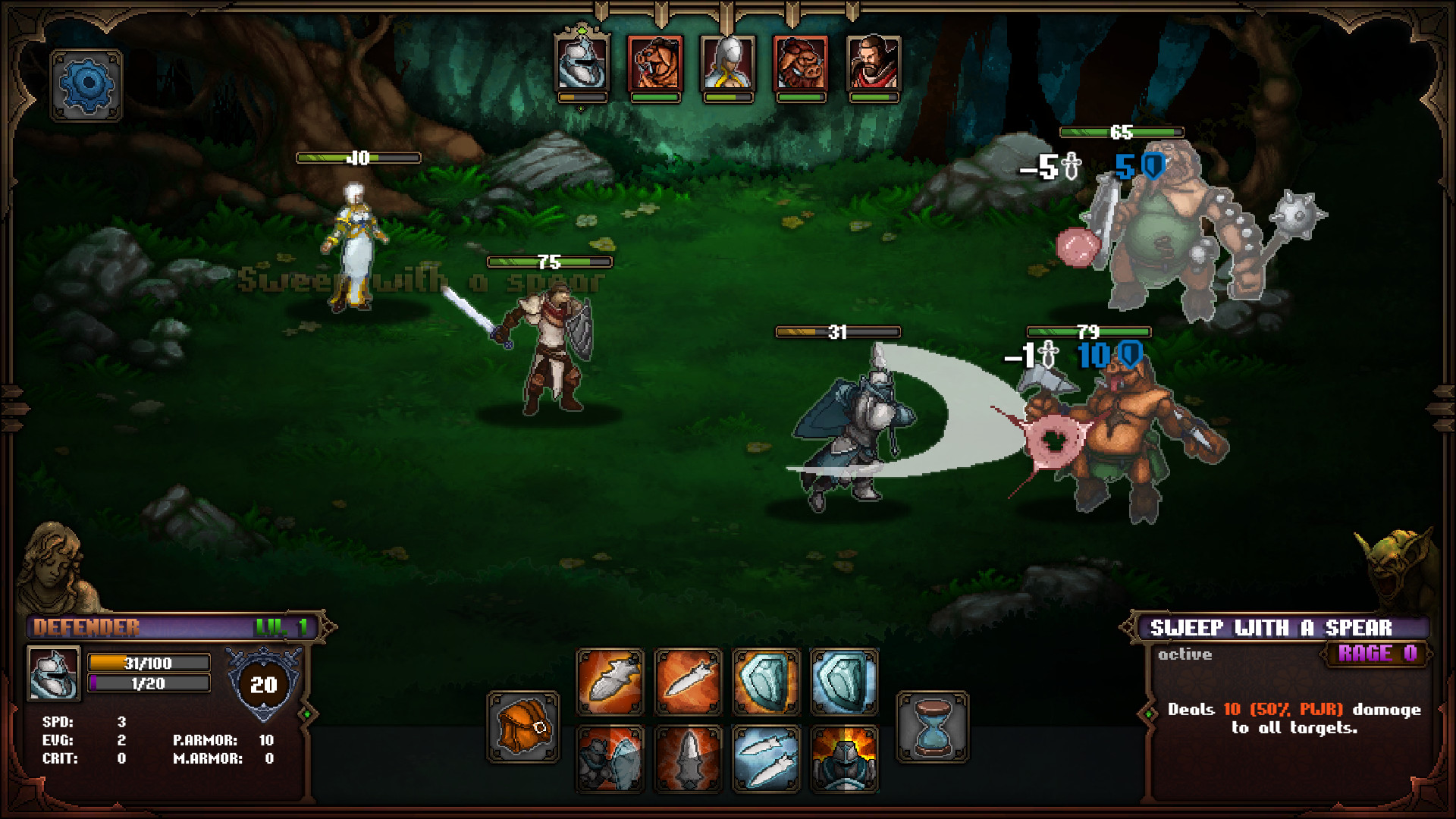Select the double daggers skill icon

click(766, 758)
